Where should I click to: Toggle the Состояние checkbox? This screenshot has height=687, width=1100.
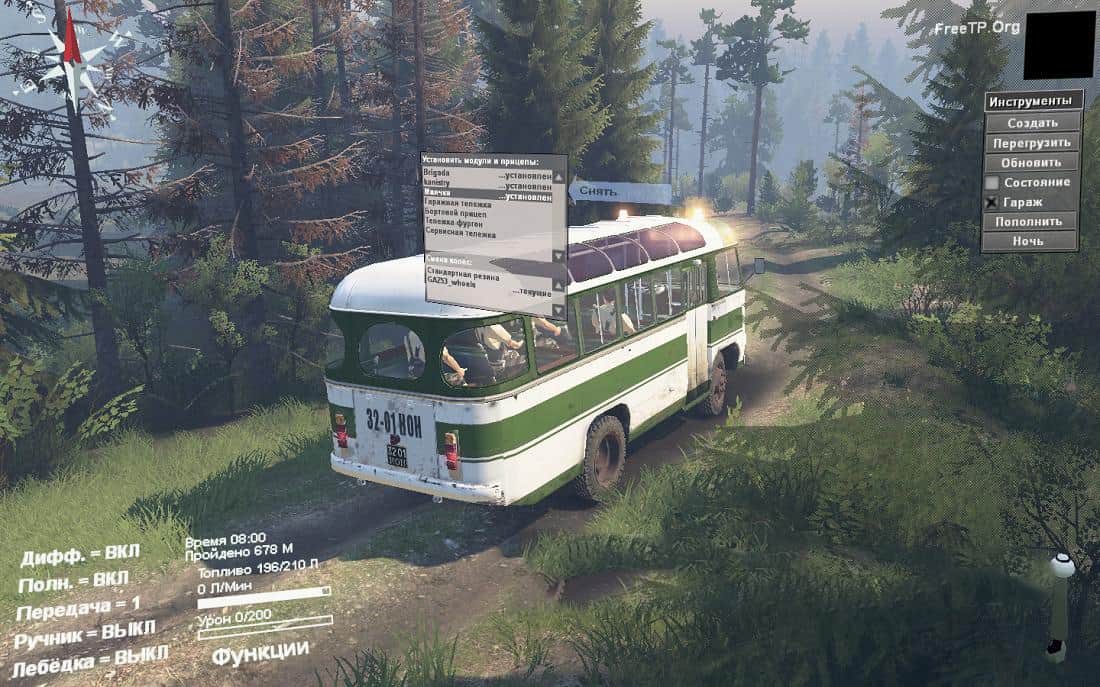click(992, 182)
